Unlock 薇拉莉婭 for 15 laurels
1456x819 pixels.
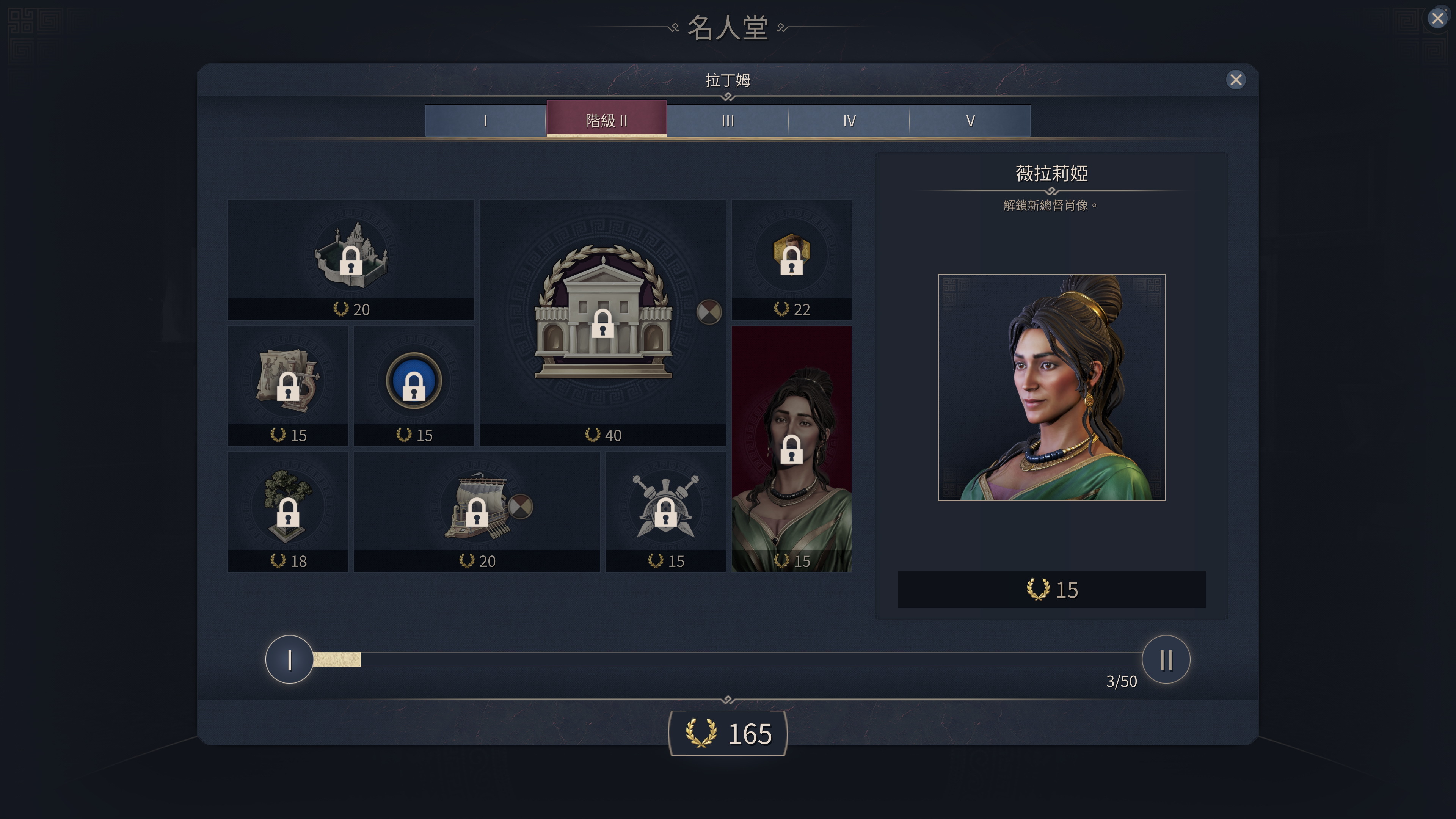[x=1050, y=590]
